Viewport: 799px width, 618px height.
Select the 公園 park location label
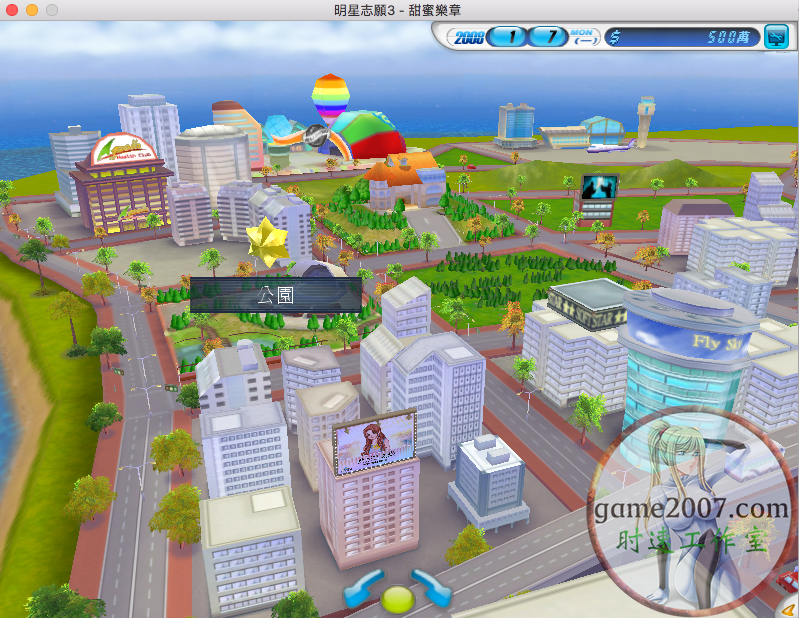(x=276, y=295)
